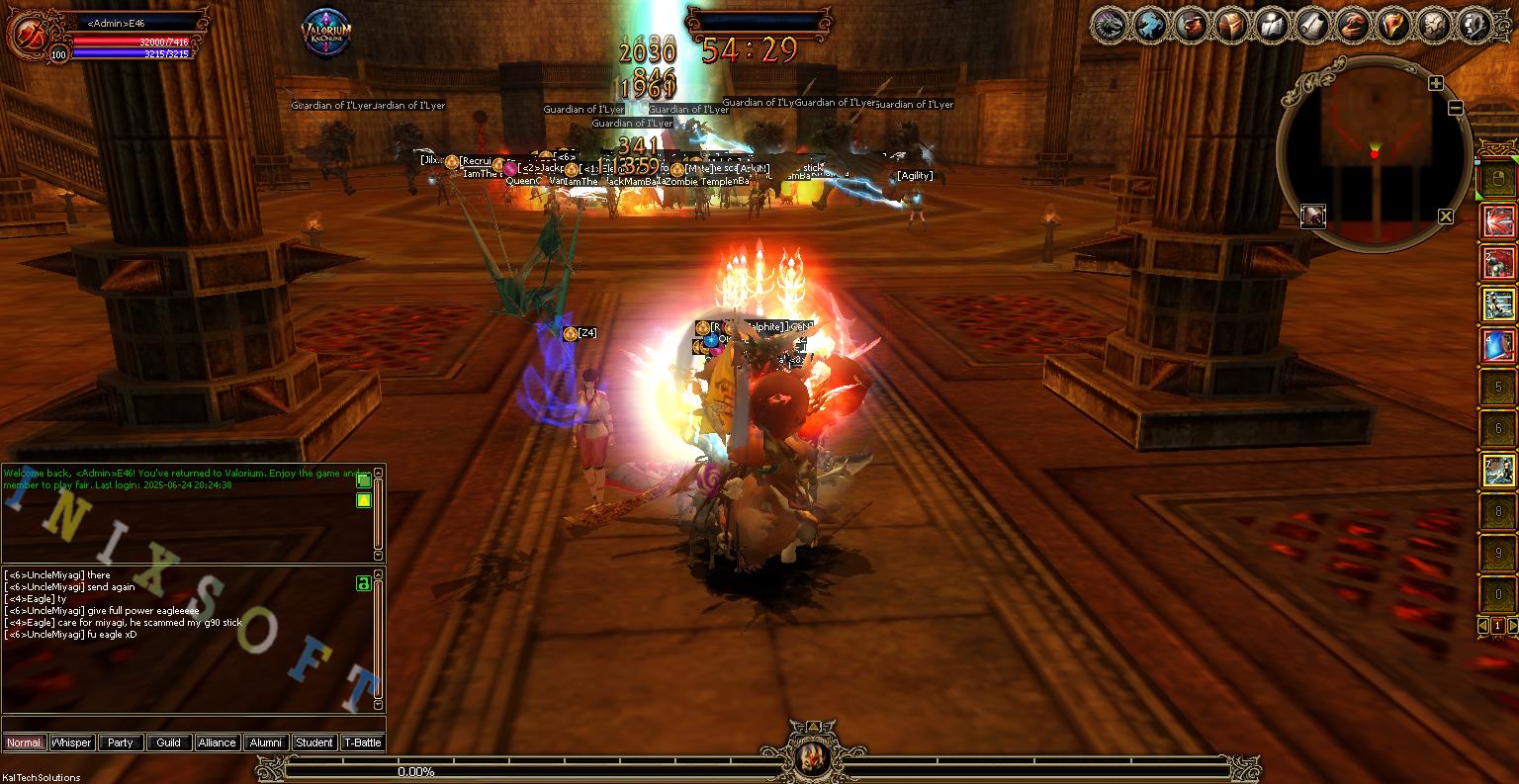The height and width of the screenshot is (784, 1519).
Task: Click the blue horse mount icon
Action: (1149, 27)
